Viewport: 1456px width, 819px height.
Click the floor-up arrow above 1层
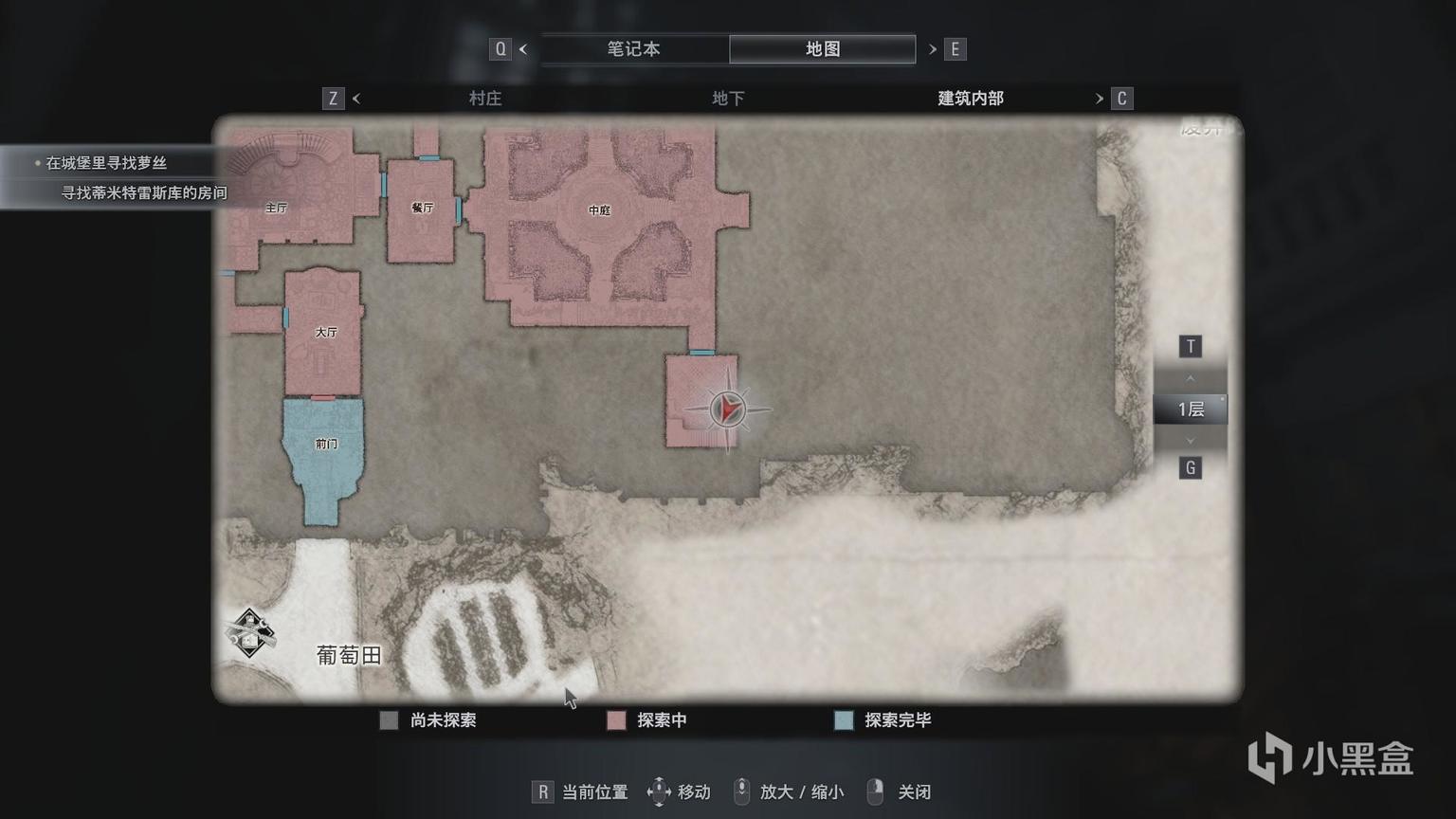point(1191,378)
